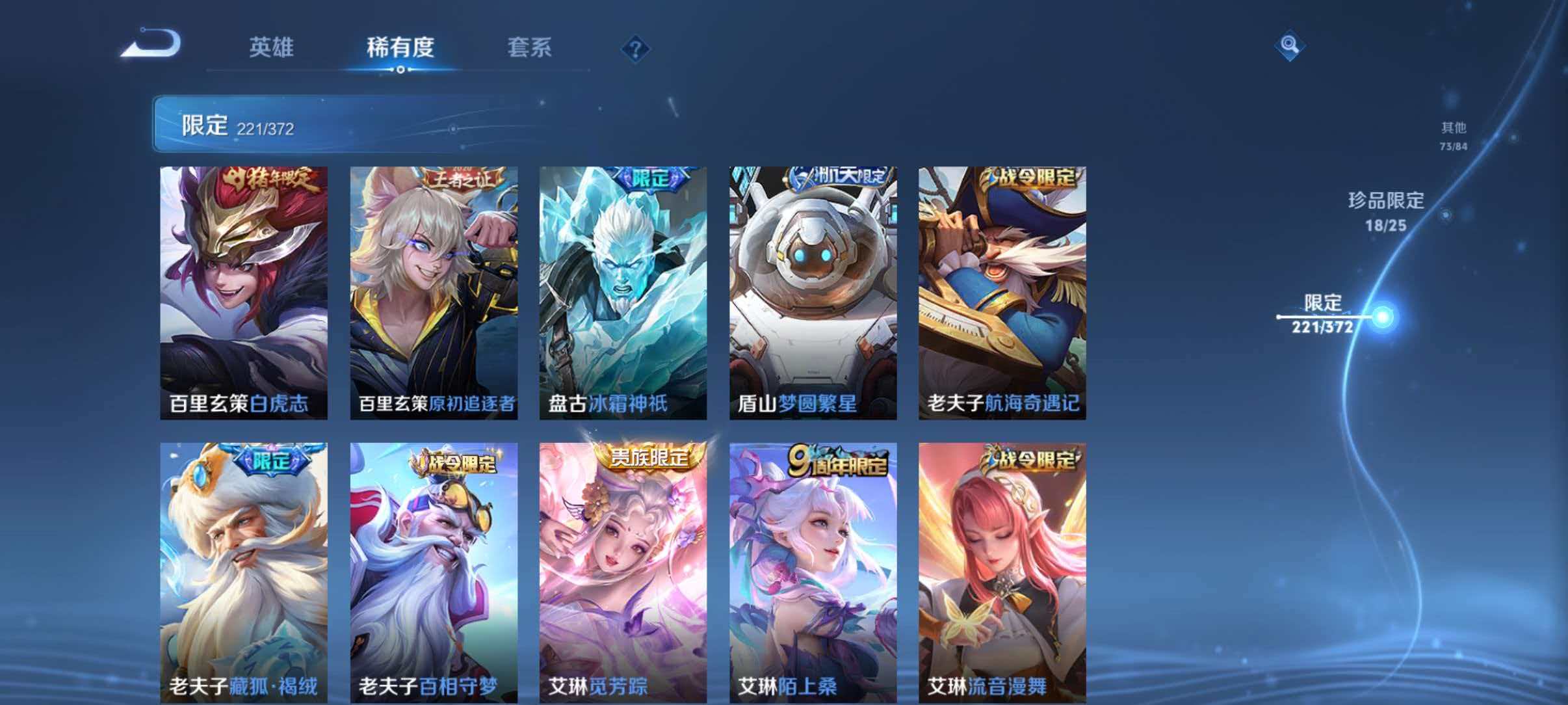The image size is (1568, 705).
Task: Click the help question mark icon
Action: click(636, 49)
